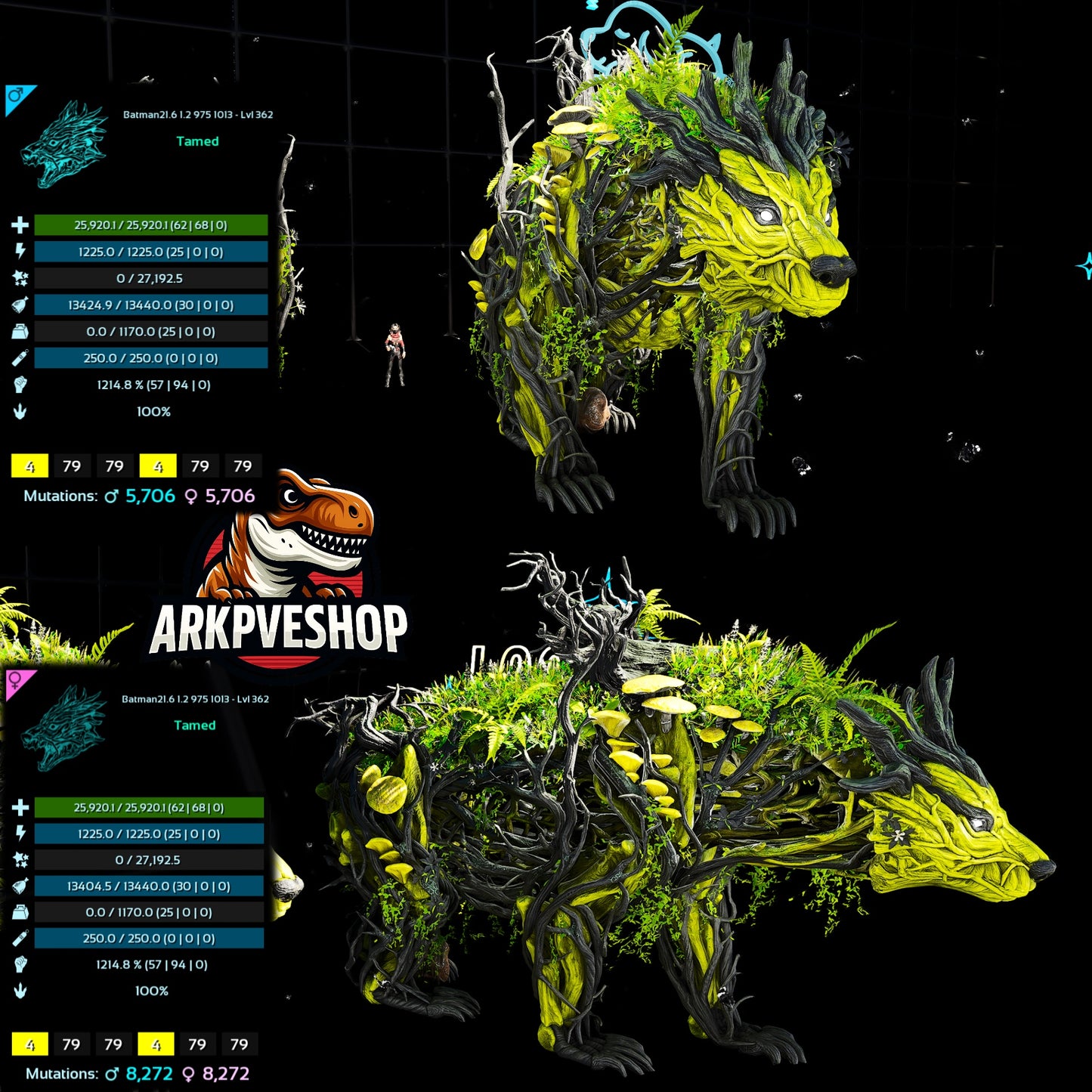The height and width of the screenshot is (1092, 1092).
Task: Click the Stamina lightning bolt icon
Action: click(20, 252)
